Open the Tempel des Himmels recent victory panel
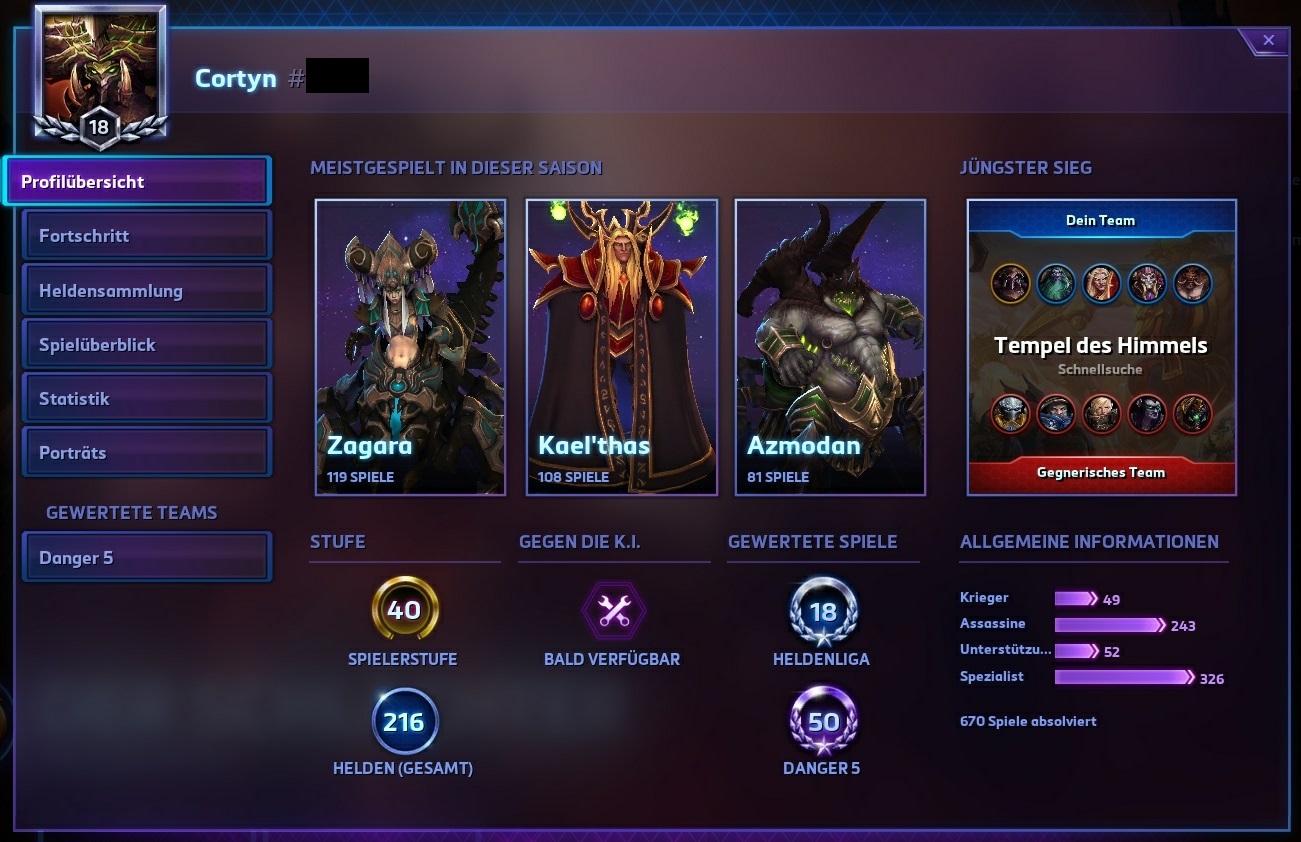Viewport: 1301px width, 842px height. point(1101,347)
